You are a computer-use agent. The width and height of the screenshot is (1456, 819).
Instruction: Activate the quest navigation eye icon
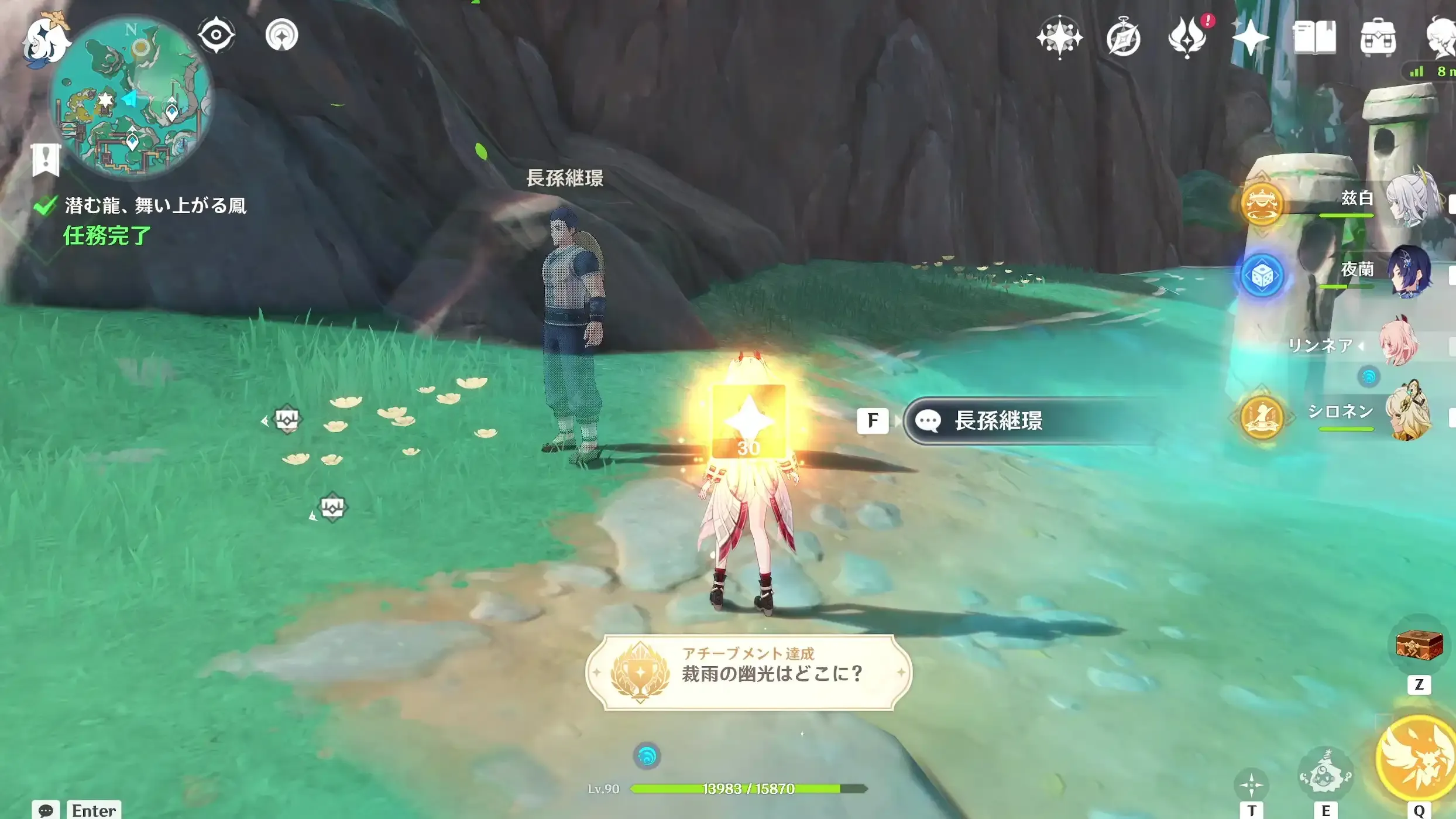tap(215, 35)
